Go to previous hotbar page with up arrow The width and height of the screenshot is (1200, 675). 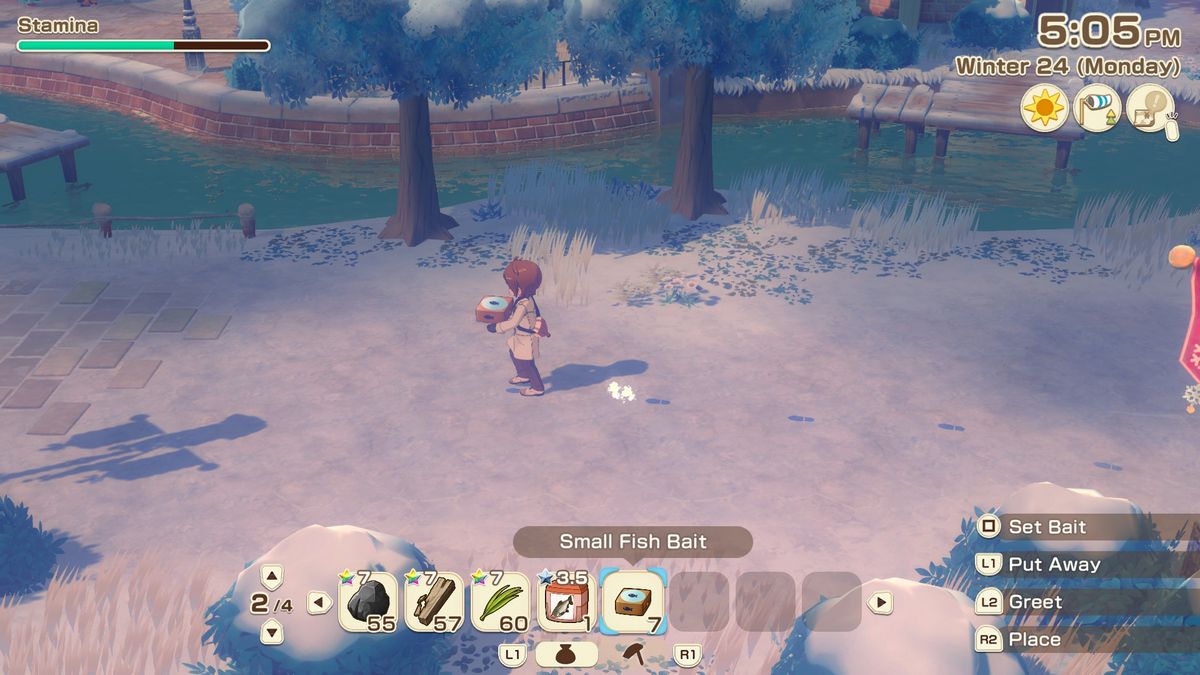click(x=272, y=576)
